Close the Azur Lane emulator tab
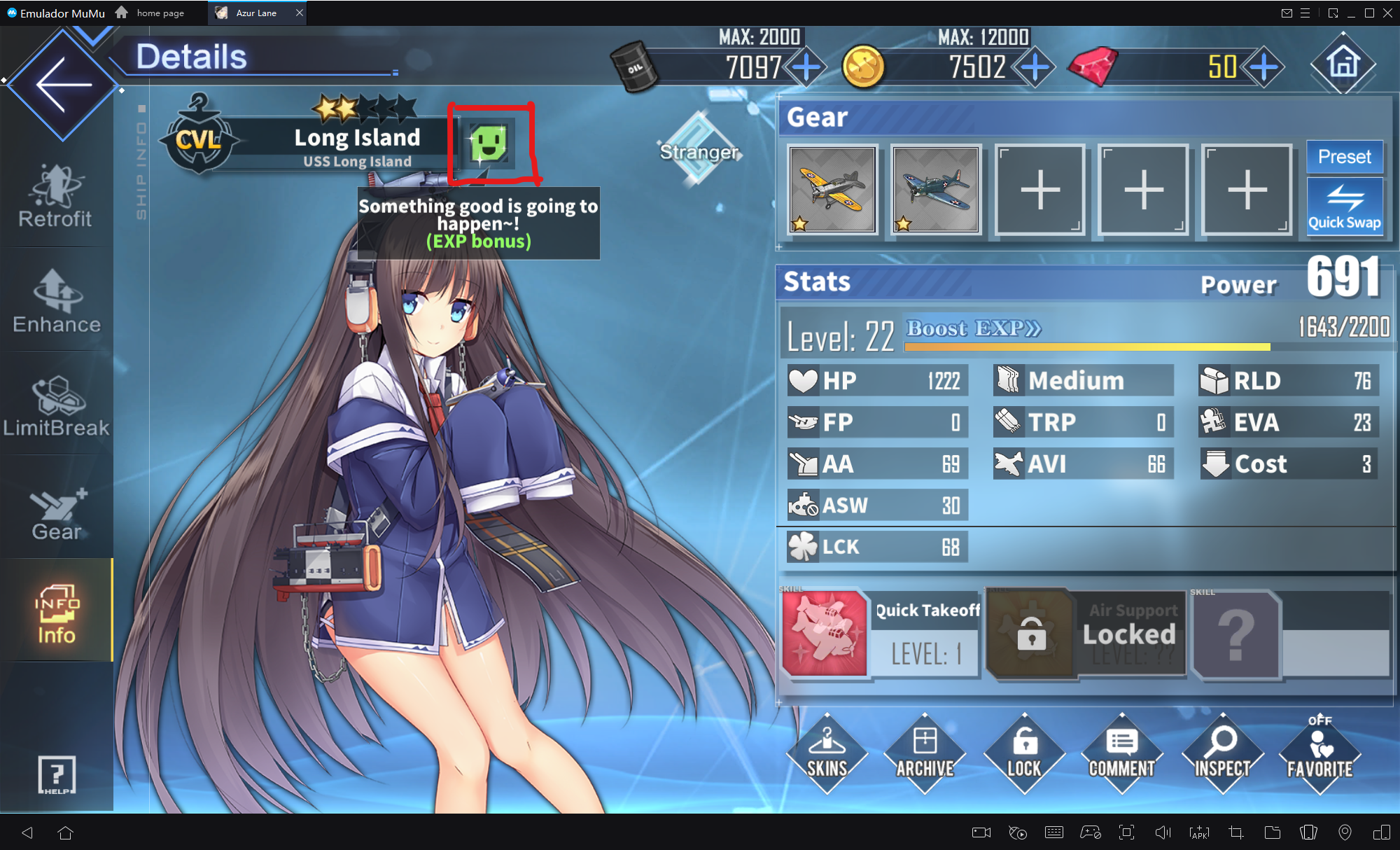Screen dimensions: 1400x850 click(x=300, y=13)
